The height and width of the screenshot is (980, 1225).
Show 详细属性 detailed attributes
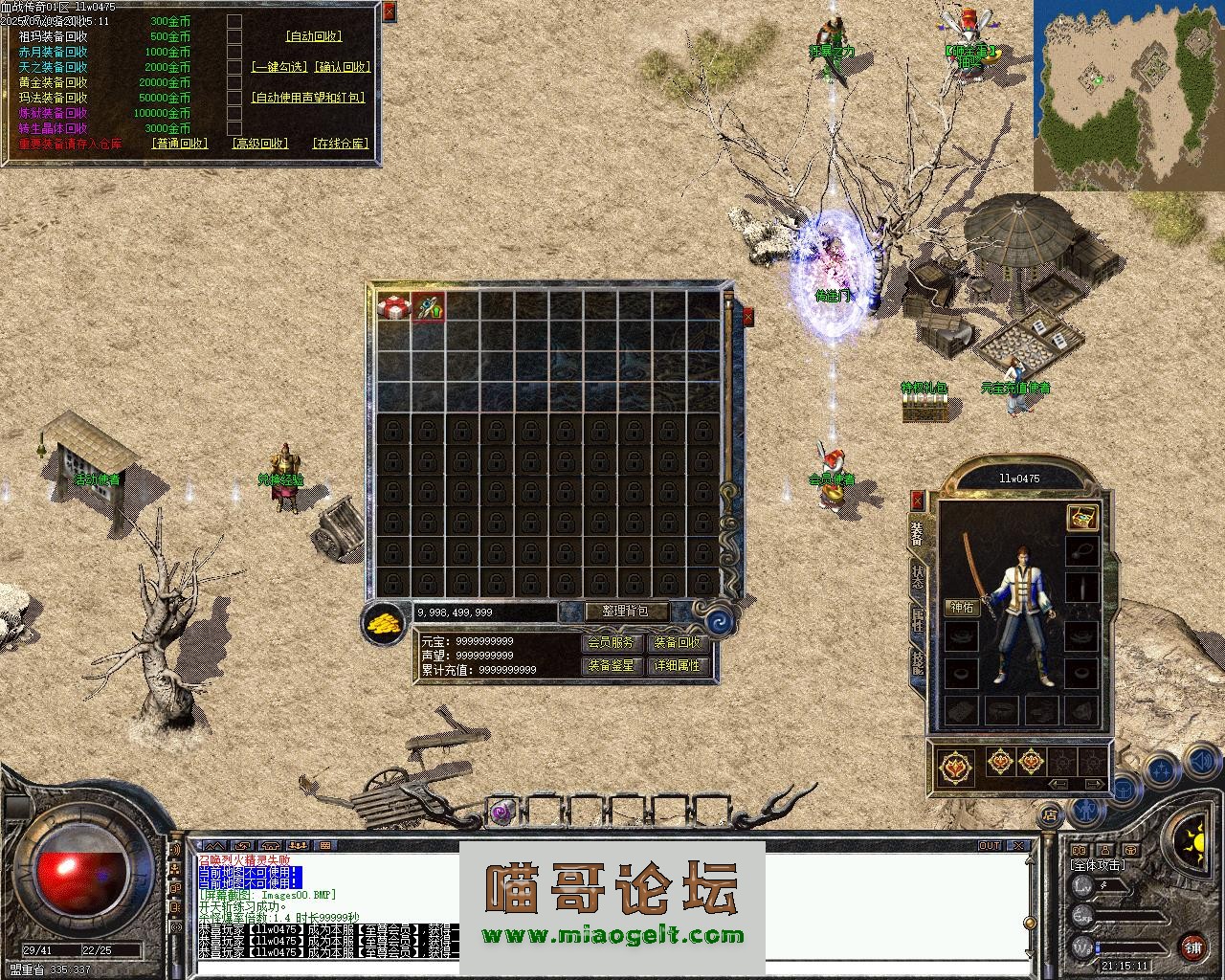678,665
